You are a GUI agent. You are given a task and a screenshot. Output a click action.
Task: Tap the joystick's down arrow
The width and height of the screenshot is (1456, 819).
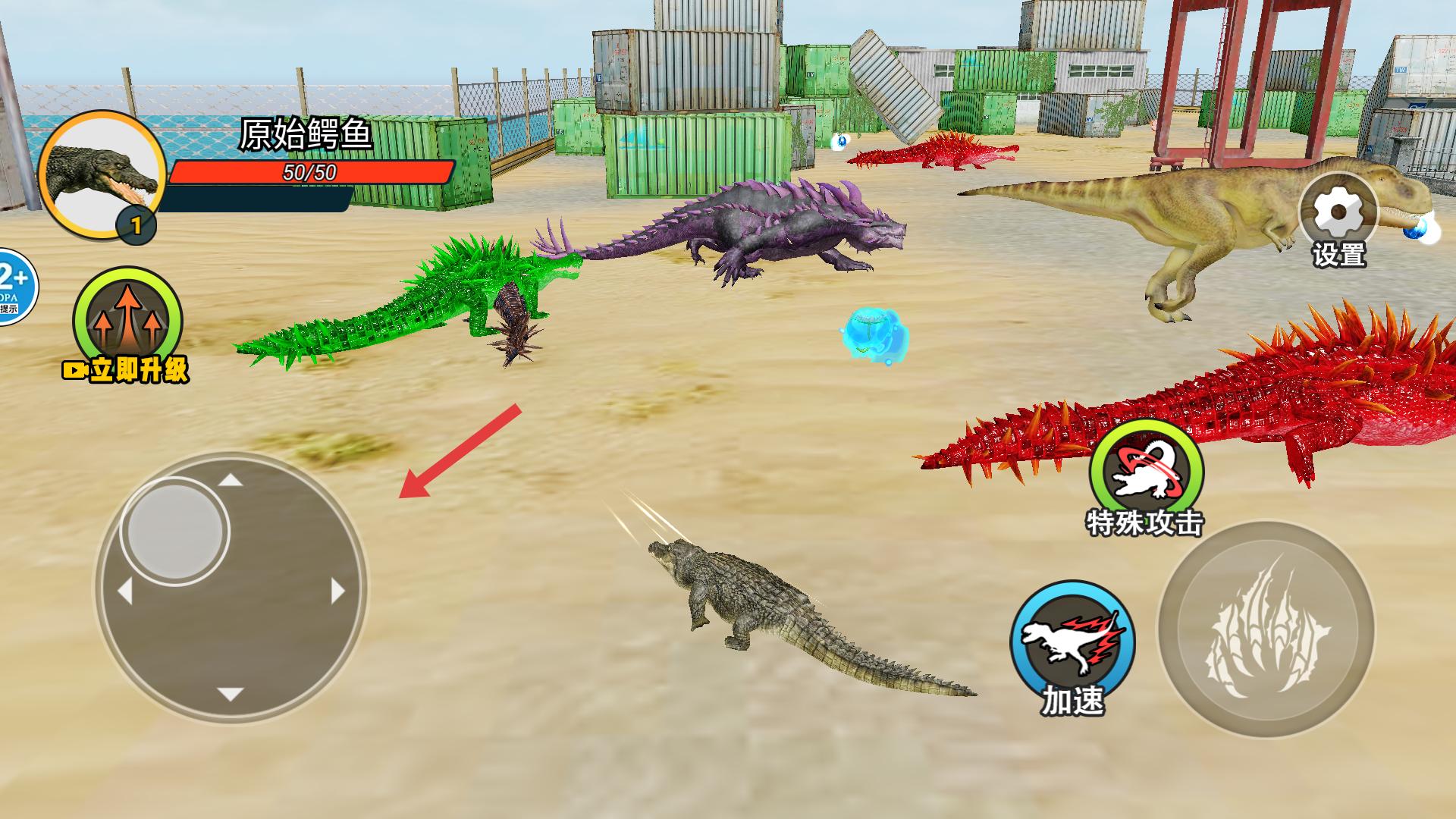[x=231, y=694]
